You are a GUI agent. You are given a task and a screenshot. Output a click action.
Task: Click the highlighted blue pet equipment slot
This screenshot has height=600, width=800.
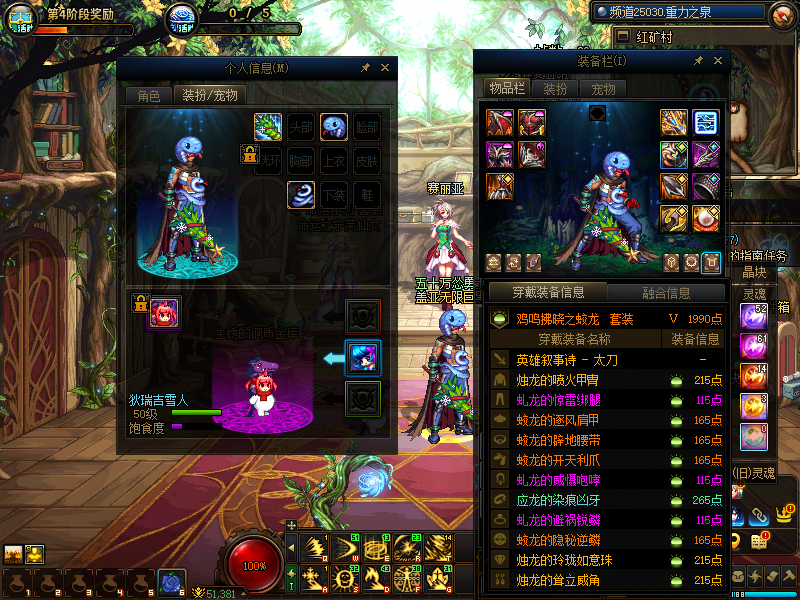[362, 358]
